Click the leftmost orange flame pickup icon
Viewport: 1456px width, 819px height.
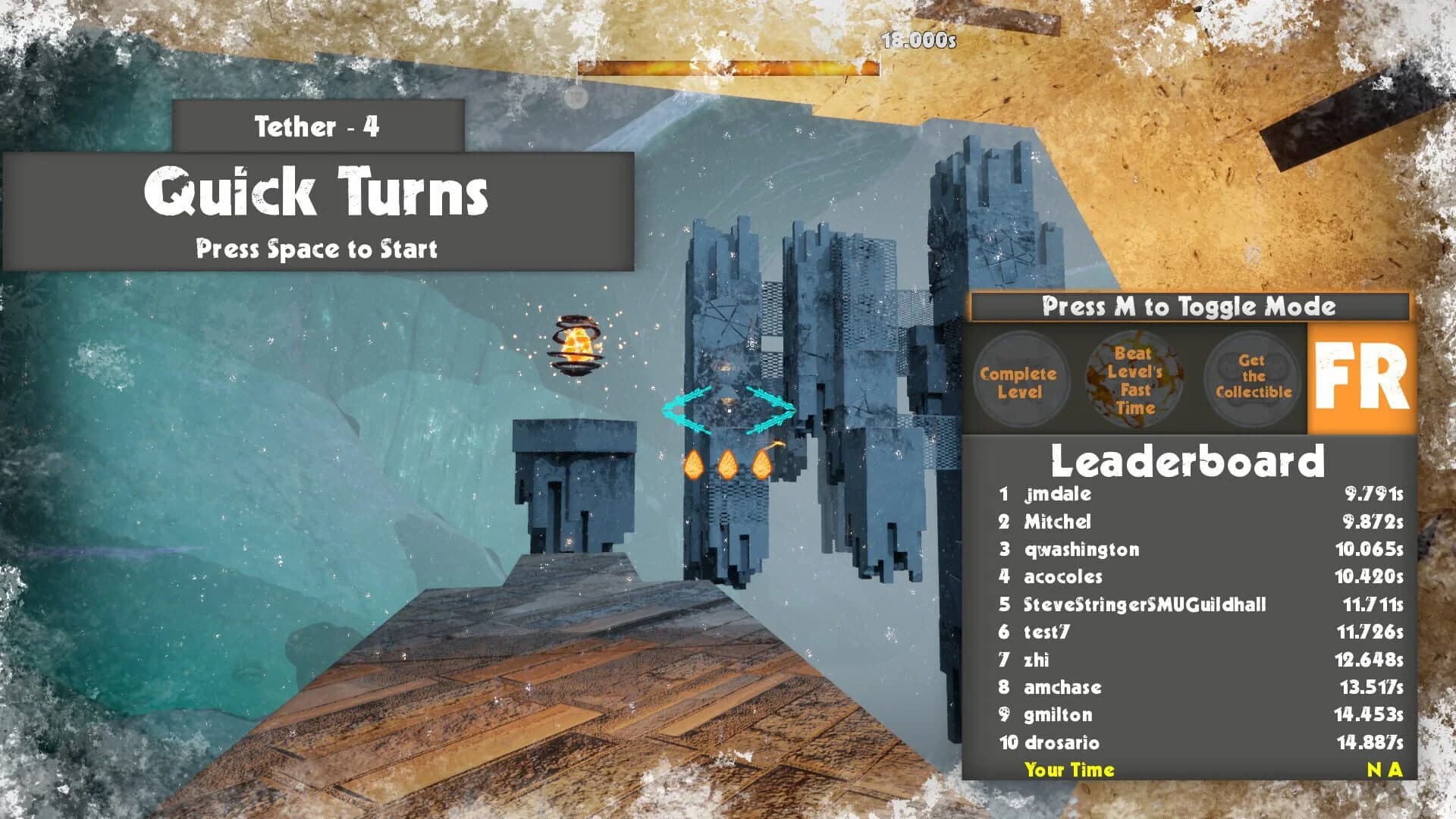coord(694,463)
